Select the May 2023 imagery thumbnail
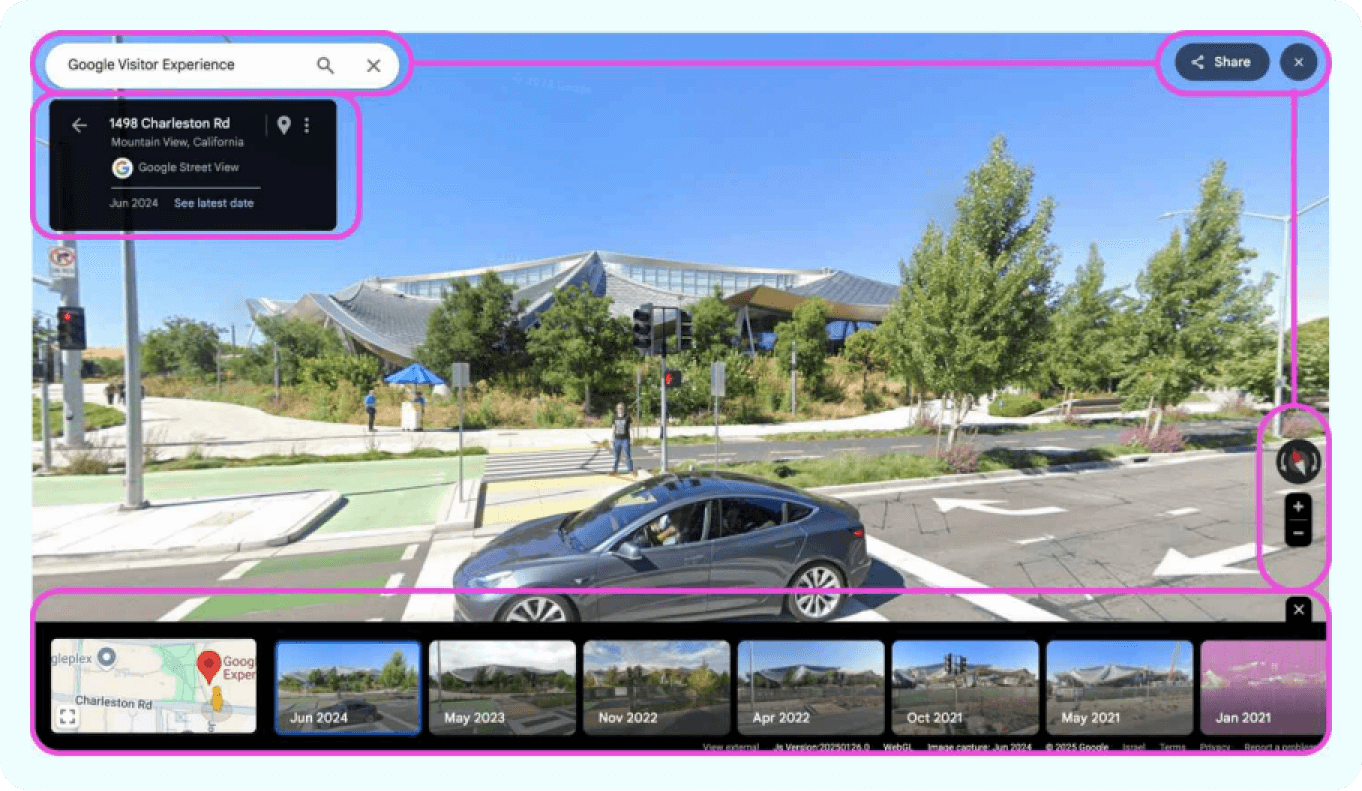The height and width of the screenshot is (791, 1362). pos(502,686)
